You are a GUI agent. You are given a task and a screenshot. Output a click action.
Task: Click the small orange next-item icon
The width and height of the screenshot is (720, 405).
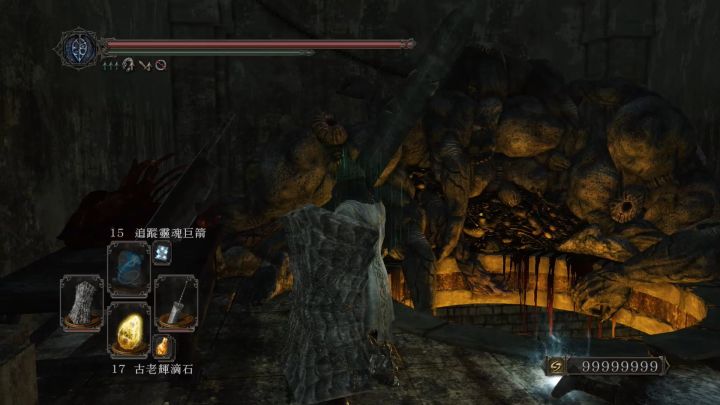pyautogui.click(x=162, y=347)
